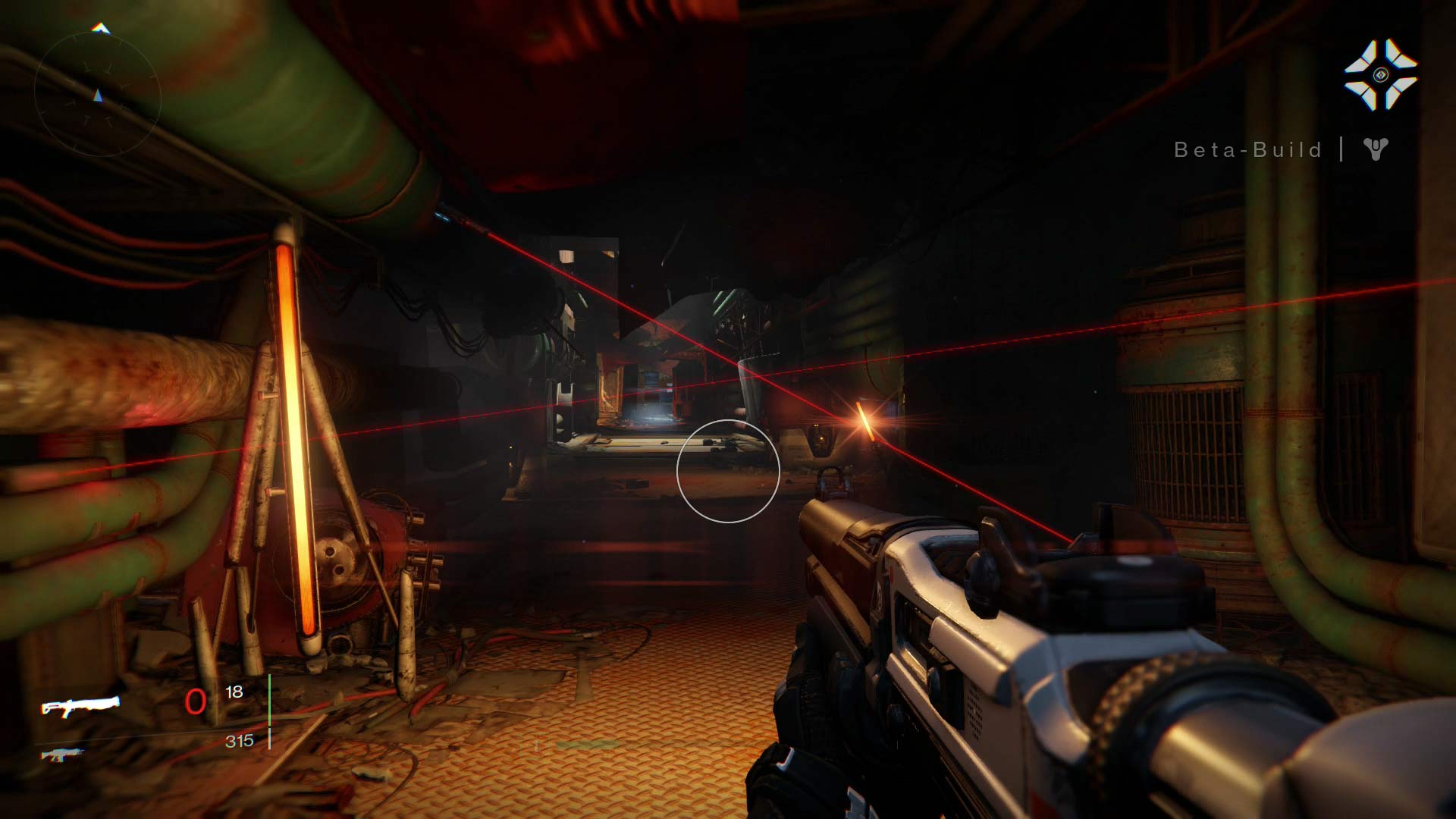Click the circular radar in the corner
The image size is (1456, 819).
[x=97, y=95]
